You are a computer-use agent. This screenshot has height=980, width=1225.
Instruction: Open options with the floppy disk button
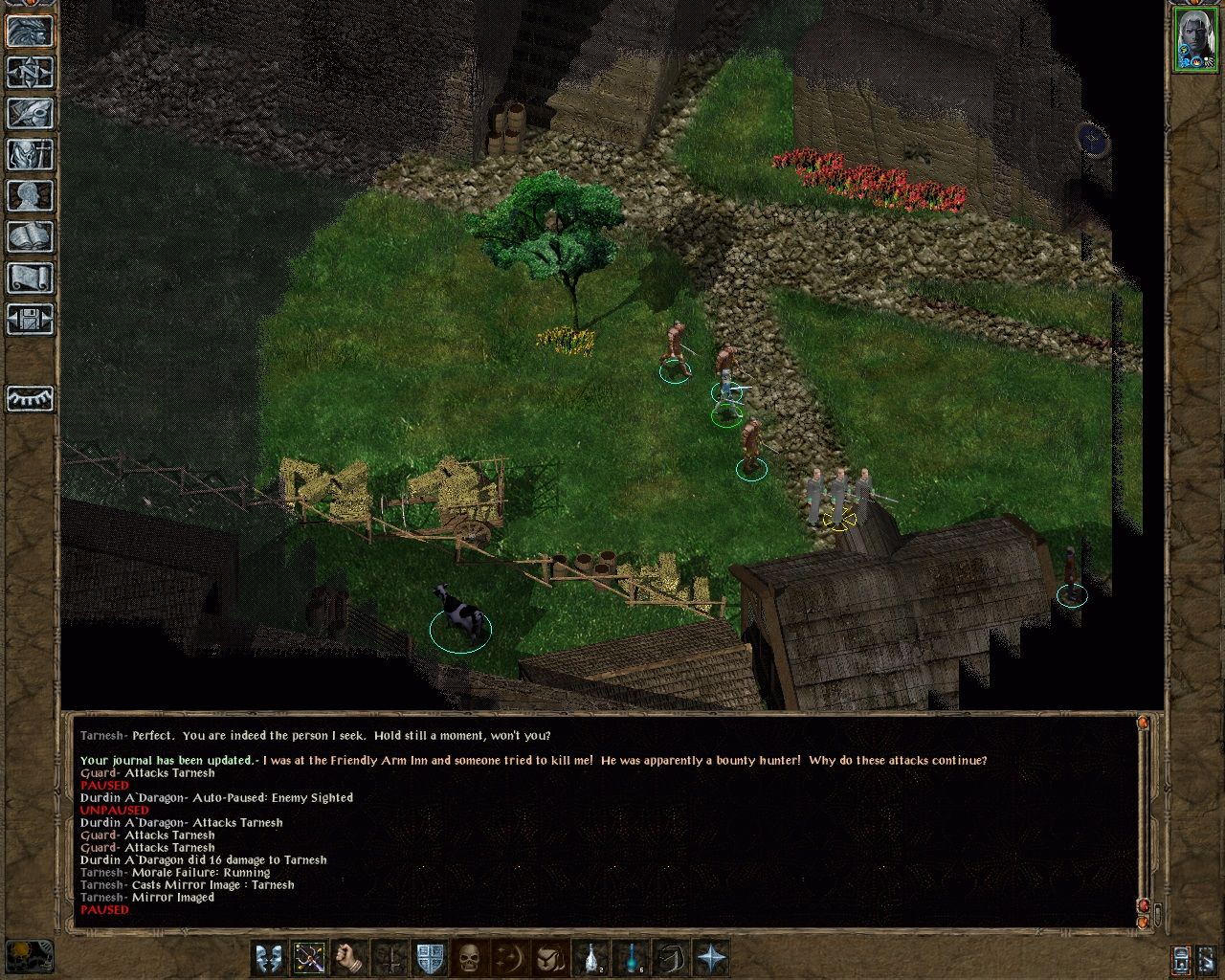[x=30, y=319]
